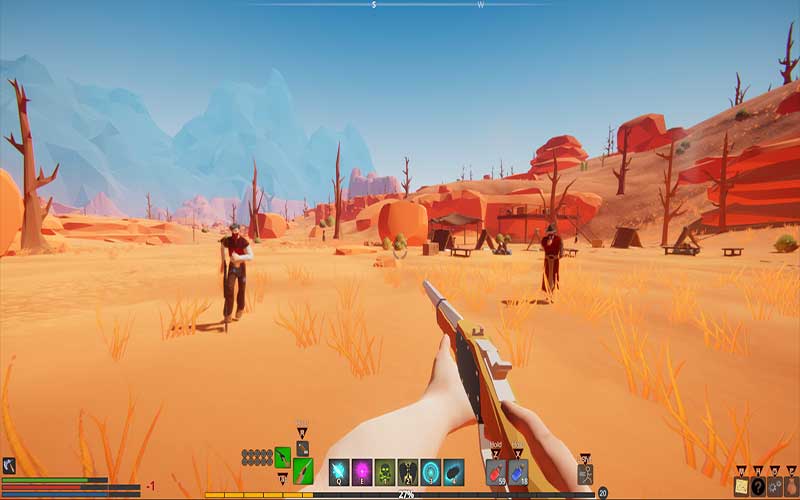Screen dimensions: 800x500
Task: Use the green skull ability
Action: [x=385, y=471]
